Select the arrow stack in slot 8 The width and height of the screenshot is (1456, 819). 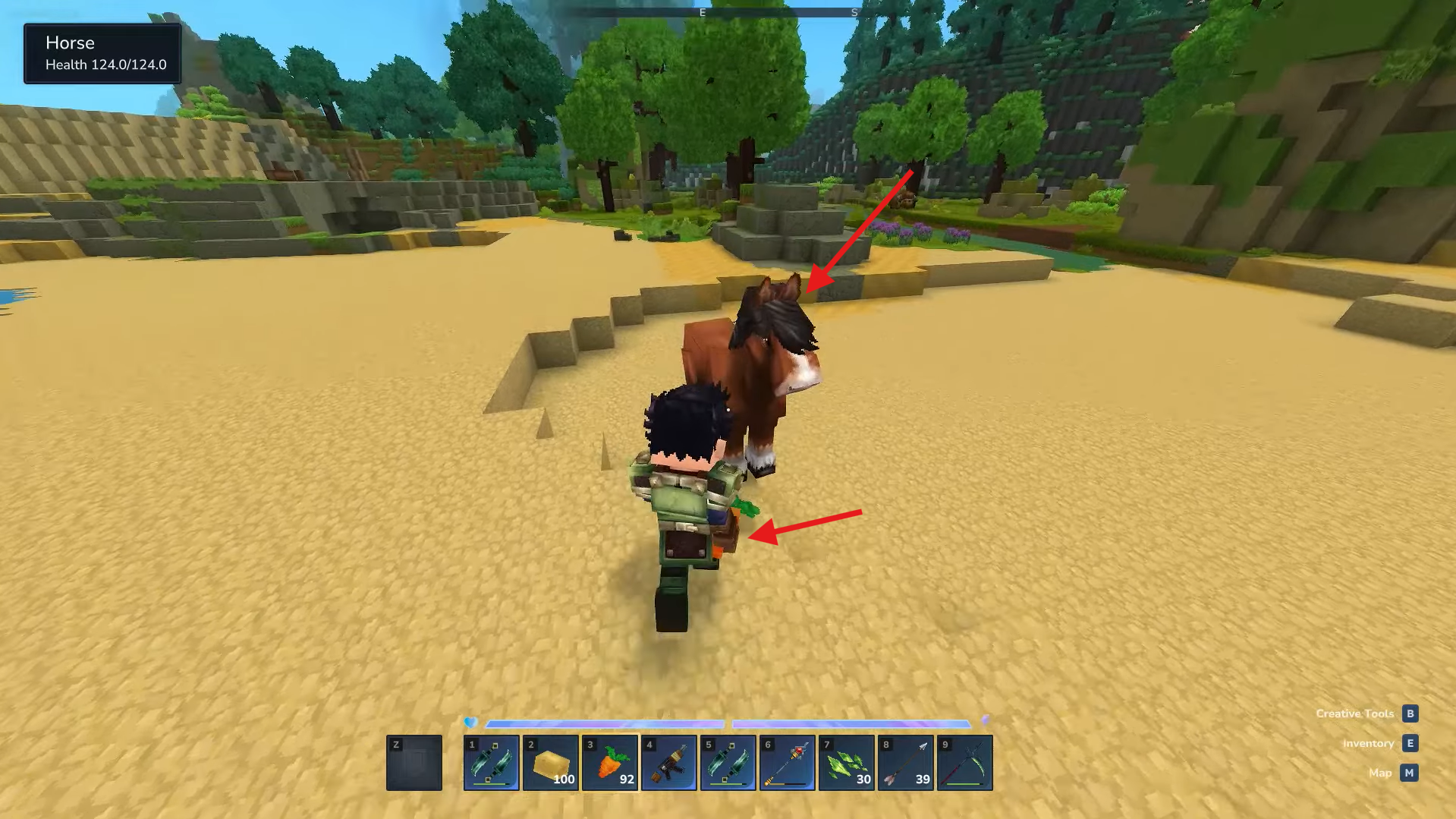(904, 762)
